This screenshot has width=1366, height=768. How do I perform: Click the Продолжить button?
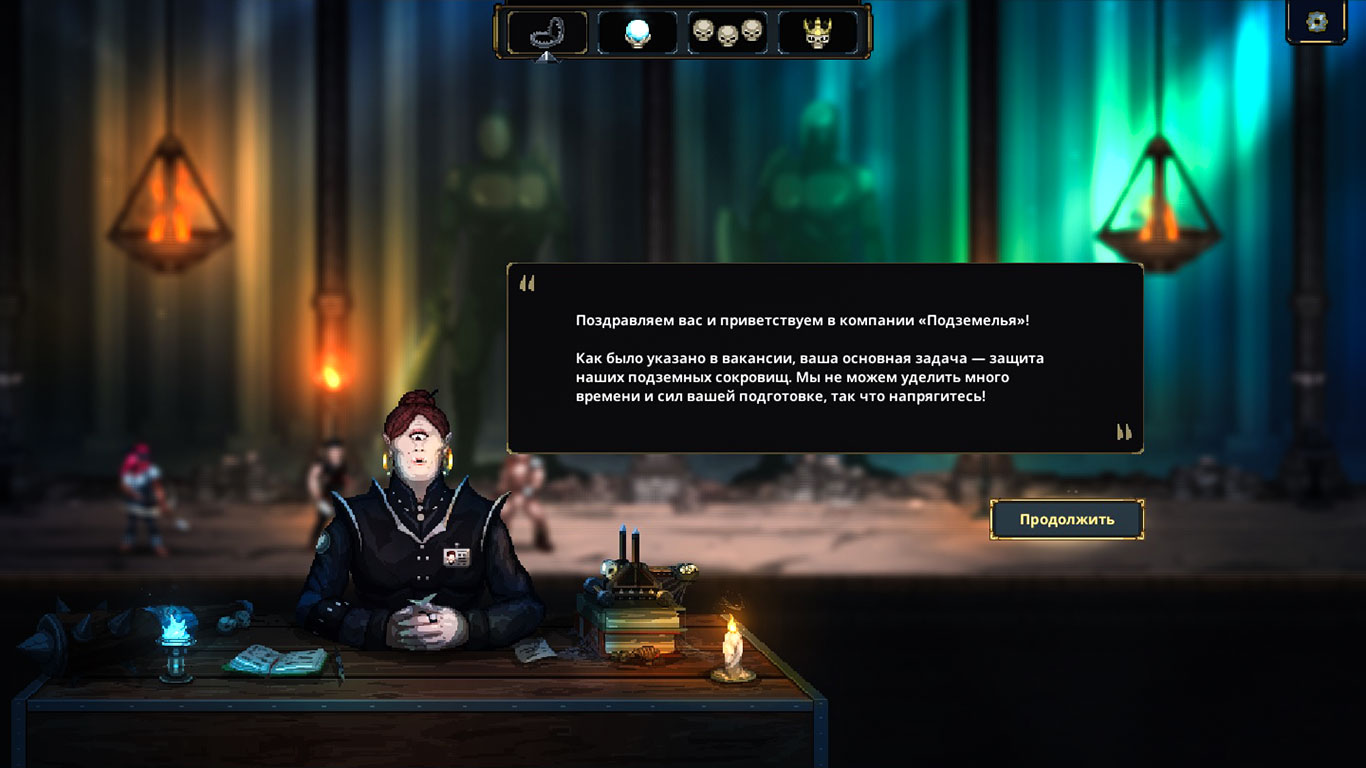point(1066,520)
